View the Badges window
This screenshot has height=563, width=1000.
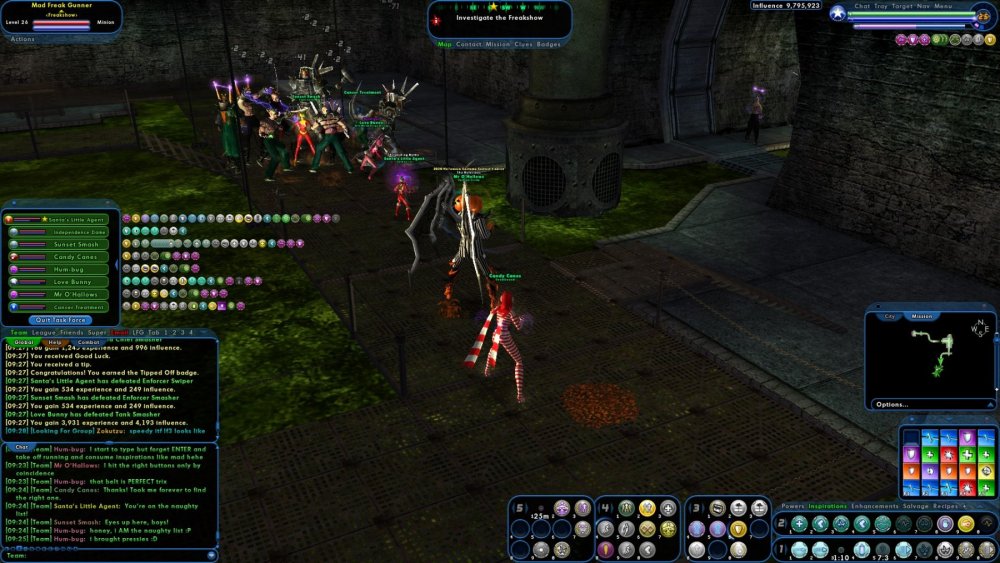pos(549,44)
